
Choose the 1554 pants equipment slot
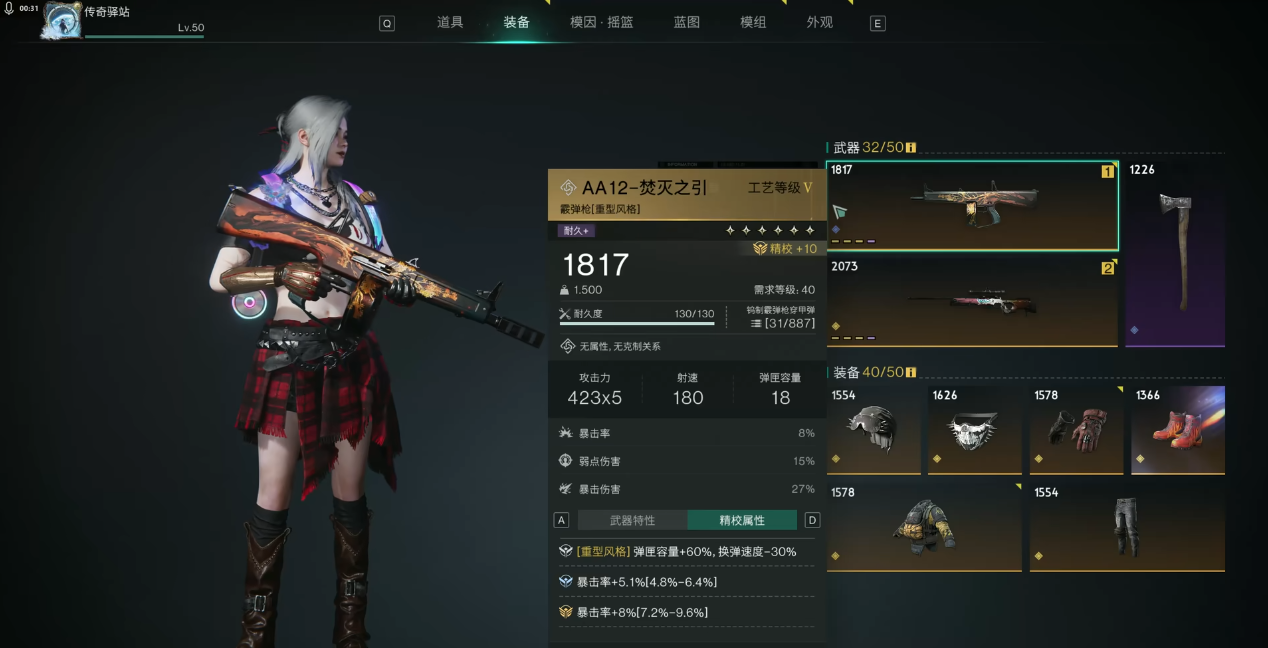[x=1127, y=527]
